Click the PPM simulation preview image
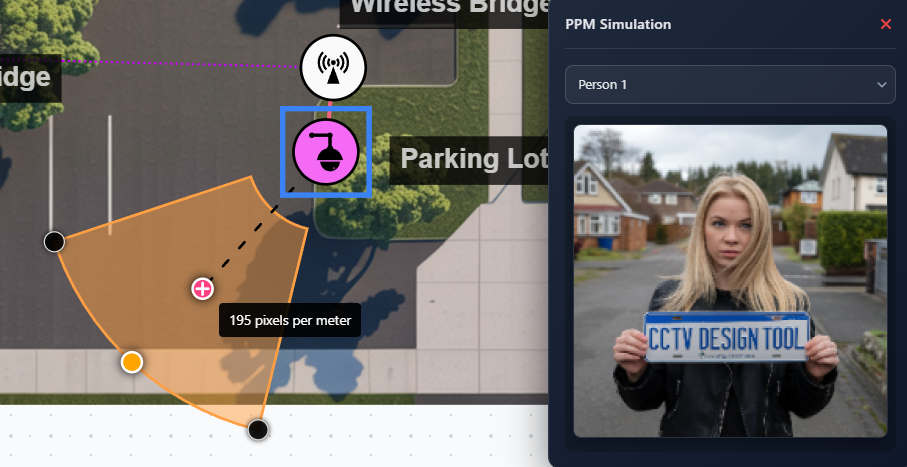 [729, 280]
